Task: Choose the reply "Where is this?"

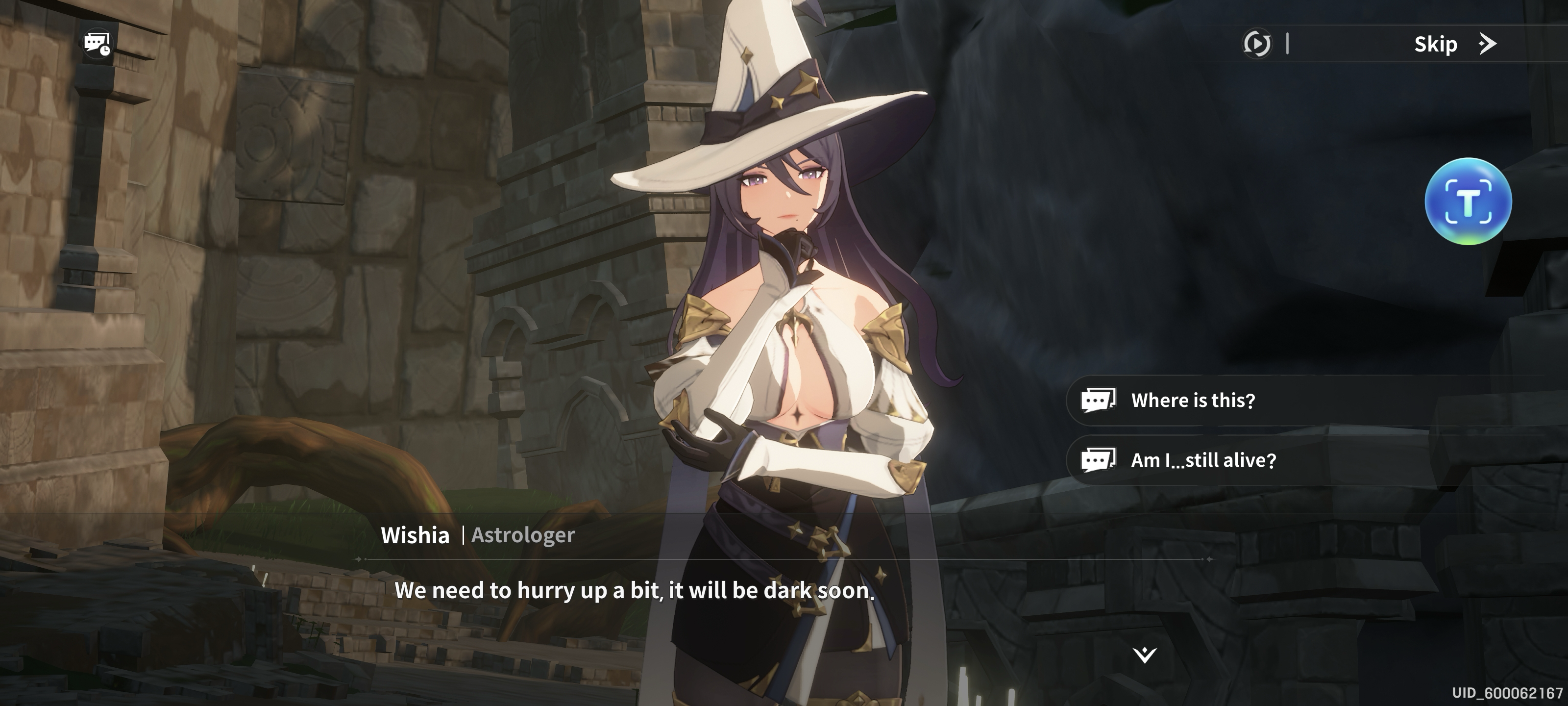Action: click(x=1192, y=400)
